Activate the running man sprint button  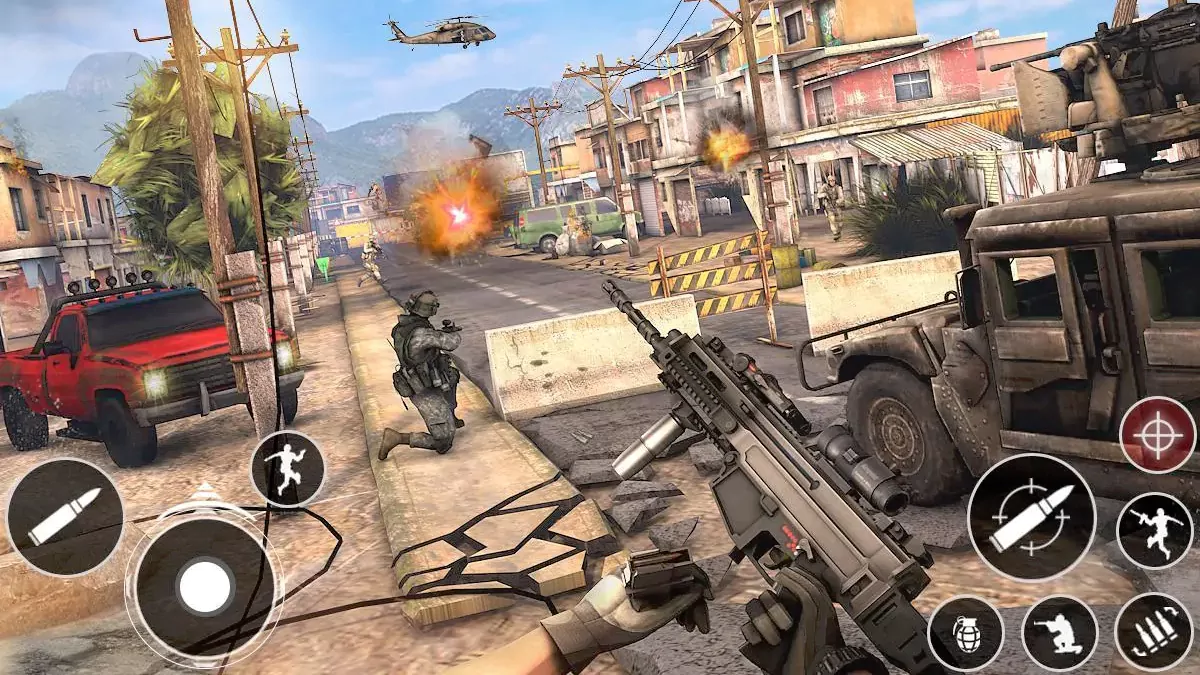(x=288, y=468)
